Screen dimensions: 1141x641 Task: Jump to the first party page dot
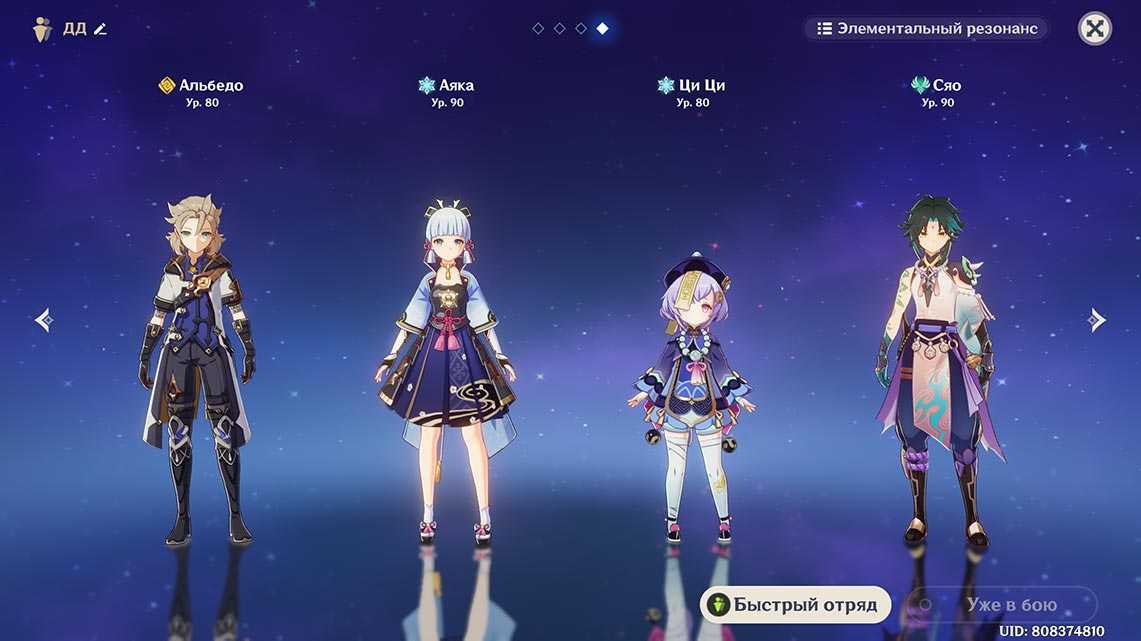538,28
